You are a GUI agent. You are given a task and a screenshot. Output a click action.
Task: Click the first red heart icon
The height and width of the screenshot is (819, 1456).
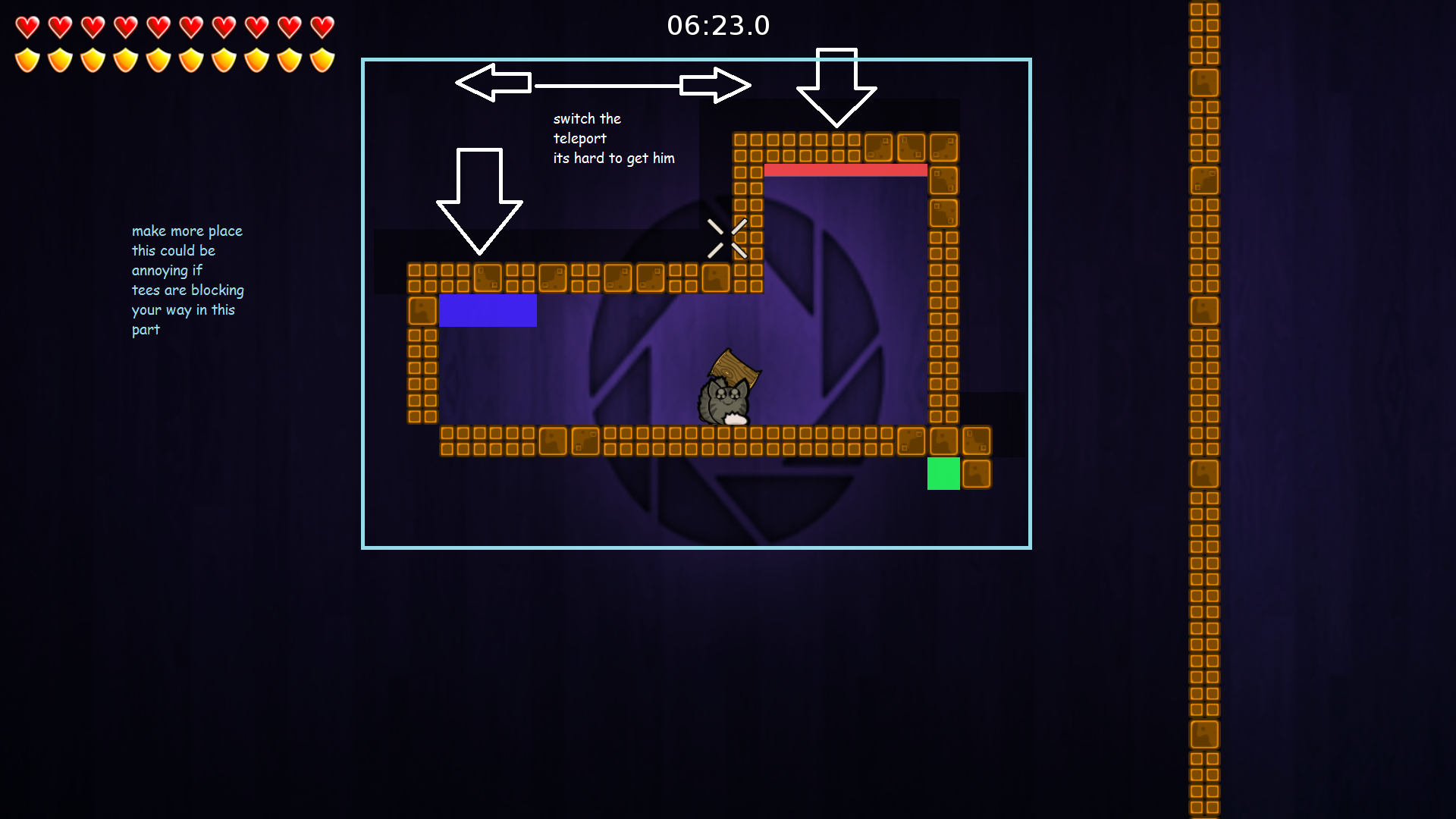(x=27, y=25)
